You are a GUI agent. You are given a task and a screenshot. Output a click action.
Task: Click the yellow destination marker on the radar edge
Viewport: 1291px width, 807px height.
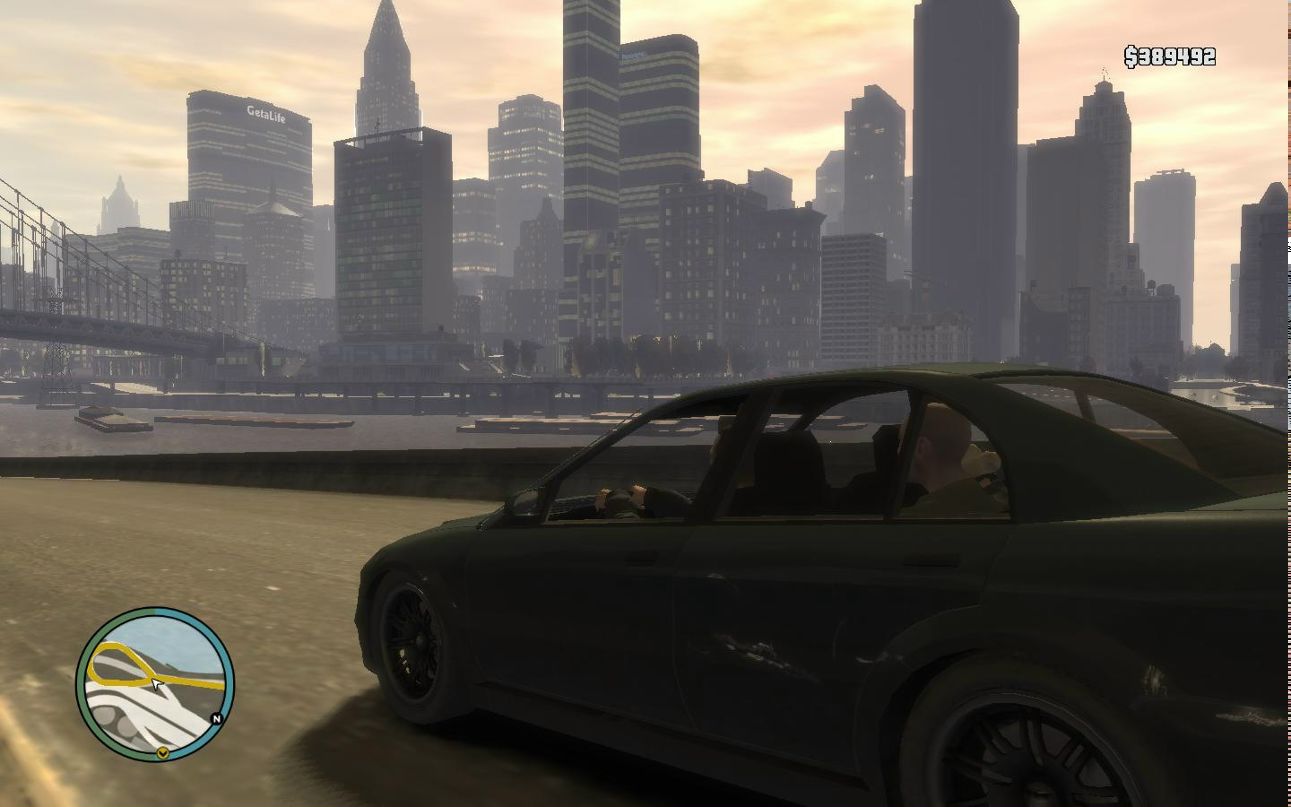(162, 753)
